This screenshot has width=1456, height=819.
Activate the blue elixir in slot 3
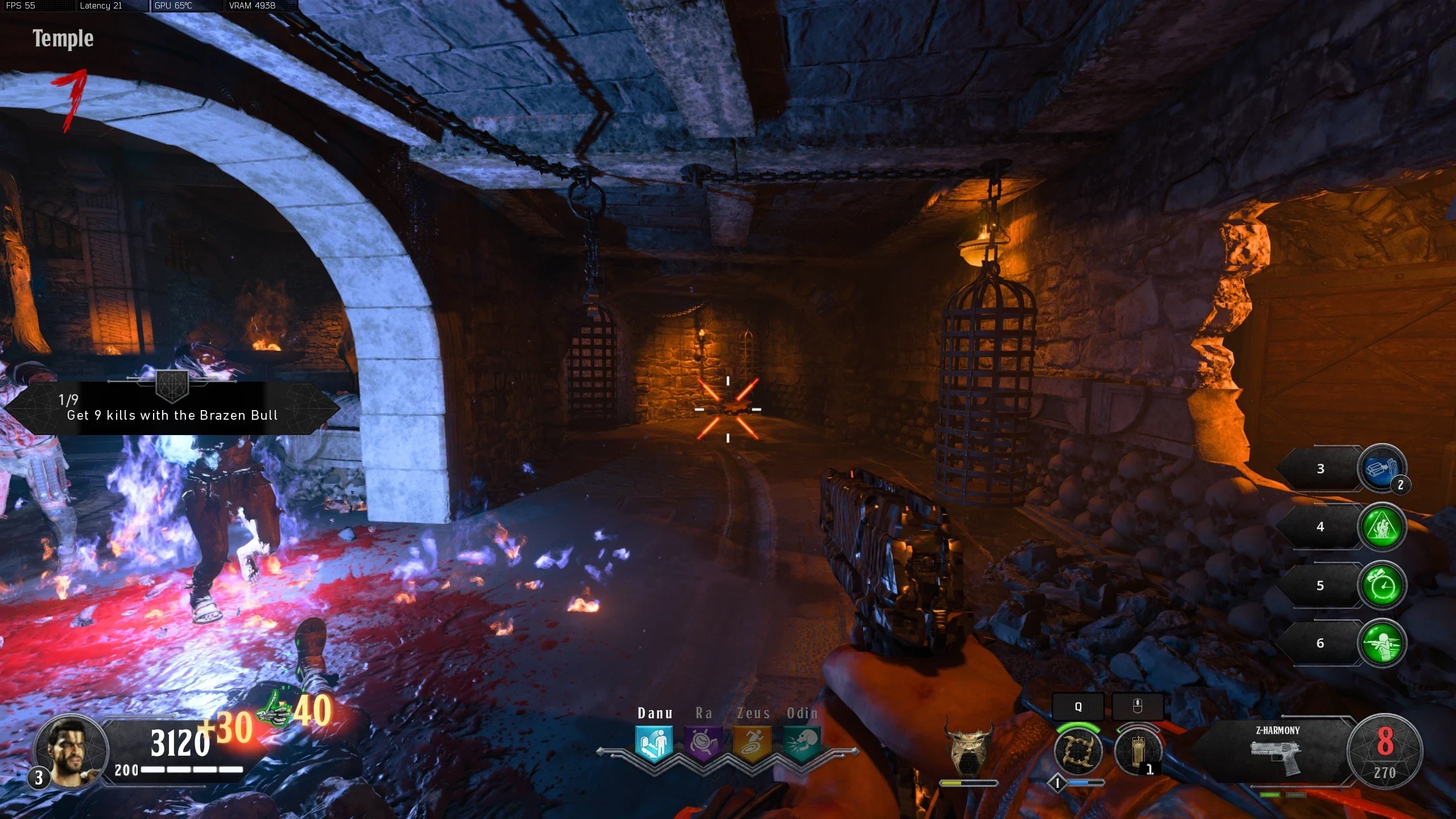1381,468
